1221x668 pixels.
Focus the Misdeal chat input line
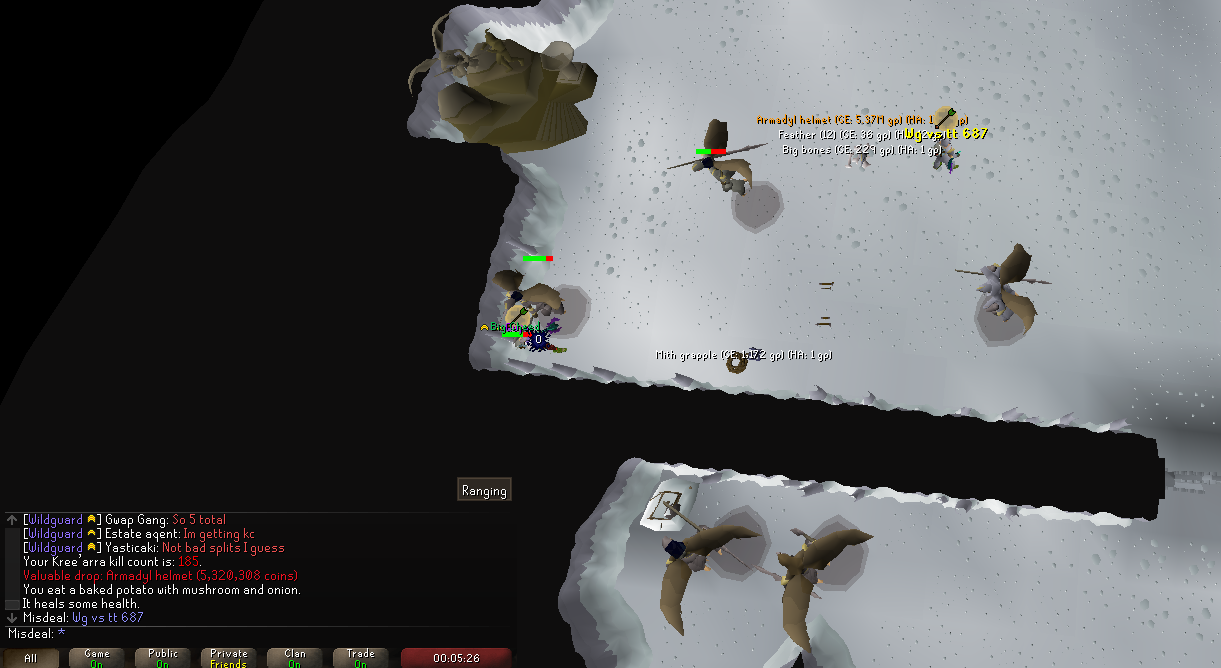point(260,633)
